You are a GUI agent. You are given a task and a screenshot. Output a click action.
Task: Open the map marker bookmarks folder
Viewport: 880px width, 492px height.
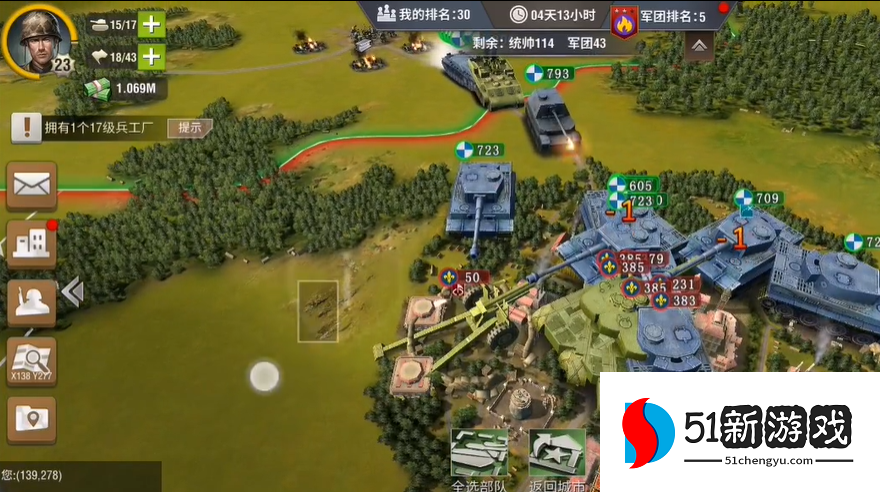tap(32, 420)
